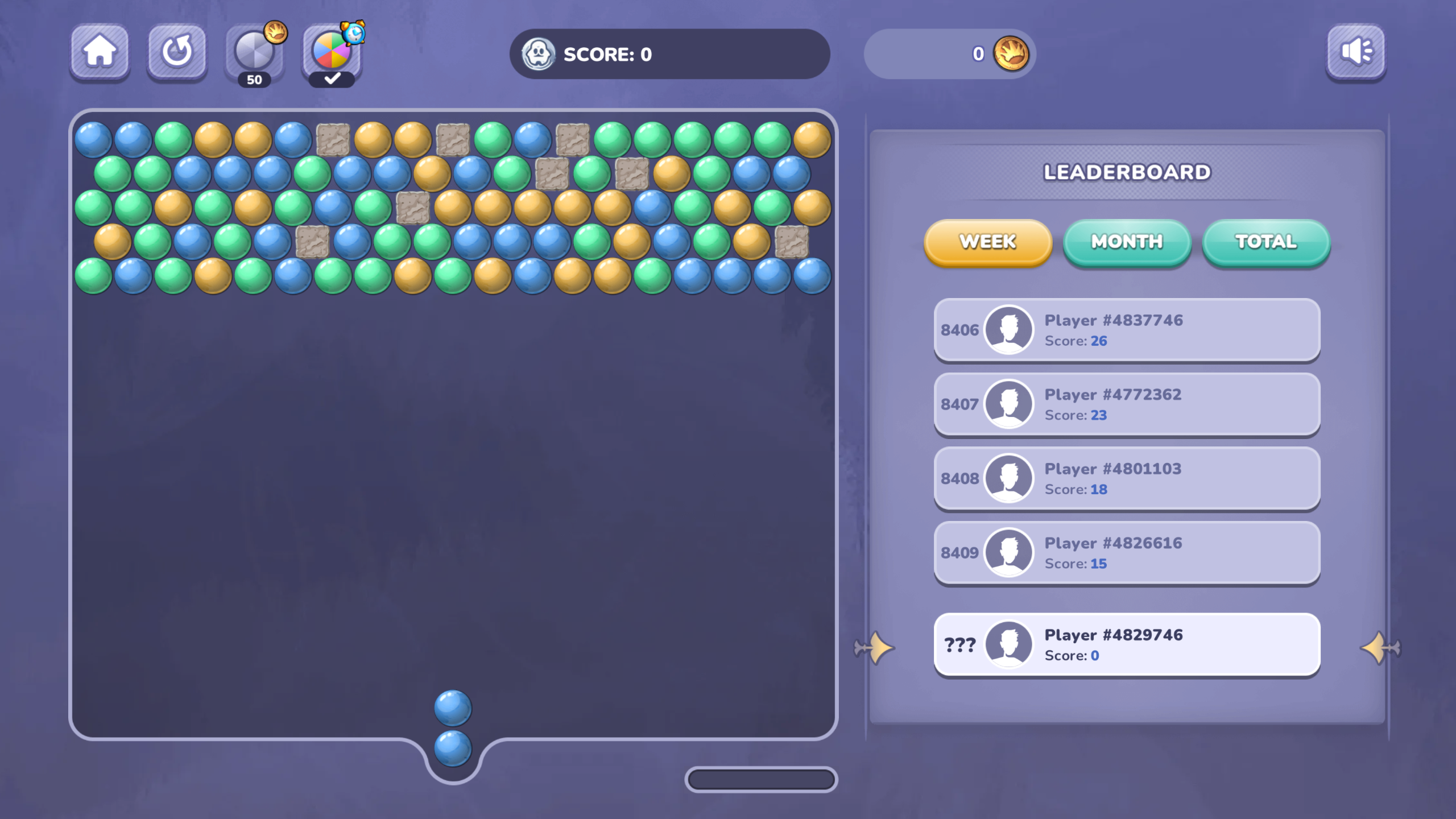1456x819 pixels.
Task: Switch to the LEADERBOARD panel header
Action: 1127,172
